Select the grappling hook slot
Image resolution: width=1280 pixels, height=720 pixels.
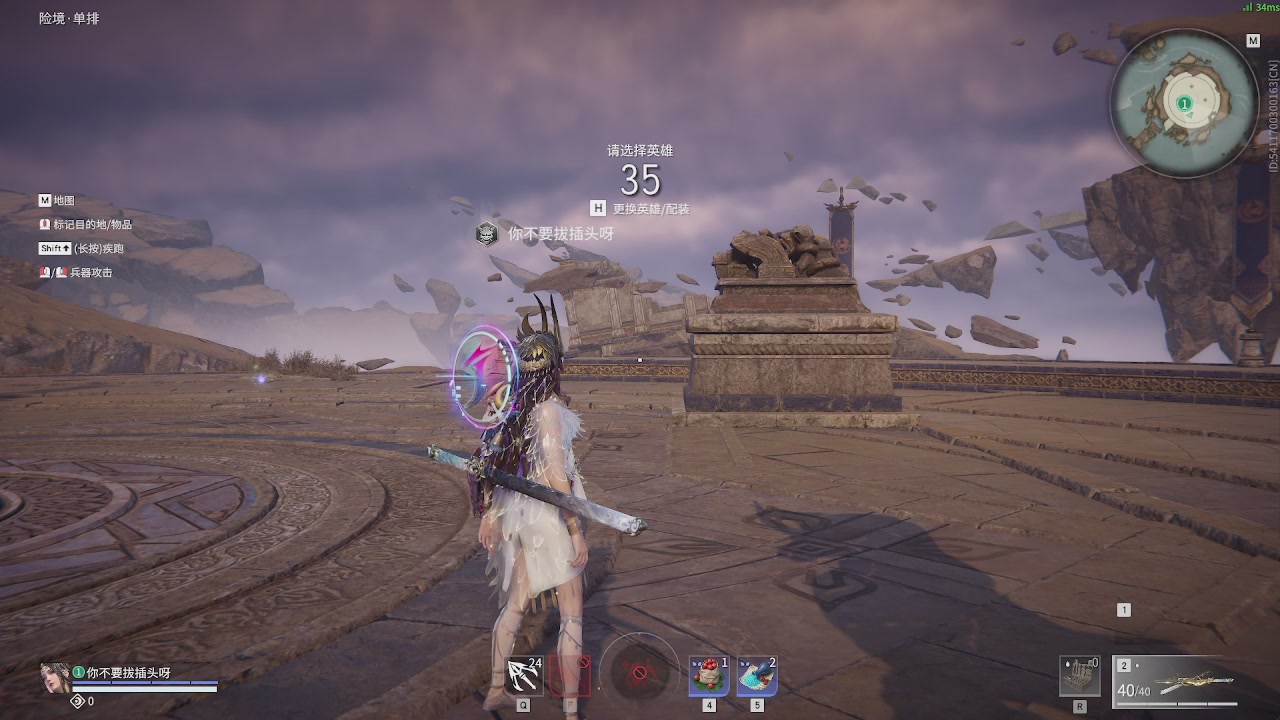[x=524, y=676]
